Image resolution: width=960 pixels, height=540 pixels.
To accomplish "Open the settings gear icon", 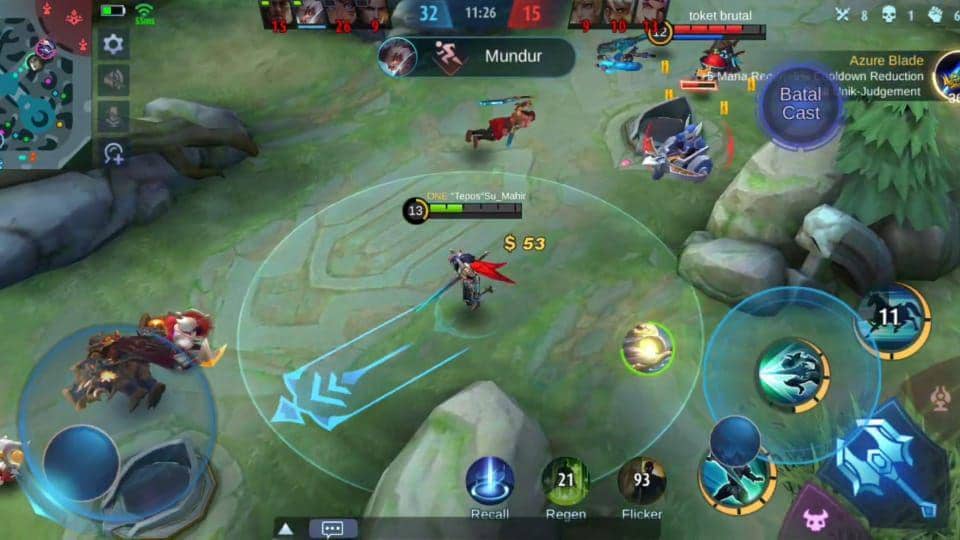I will pyautogui.click(x=113, y=43).
